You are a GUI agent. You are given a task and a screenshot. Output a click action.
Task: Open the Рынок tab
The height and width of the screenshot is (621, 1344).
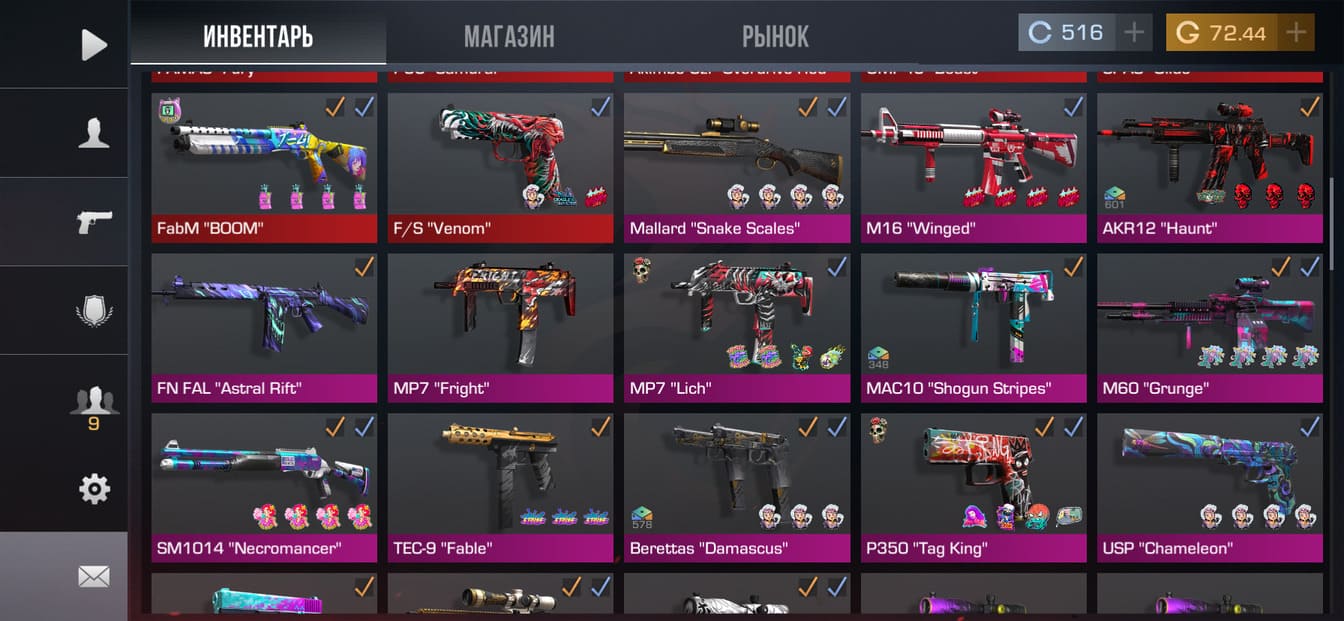point(775,37)
